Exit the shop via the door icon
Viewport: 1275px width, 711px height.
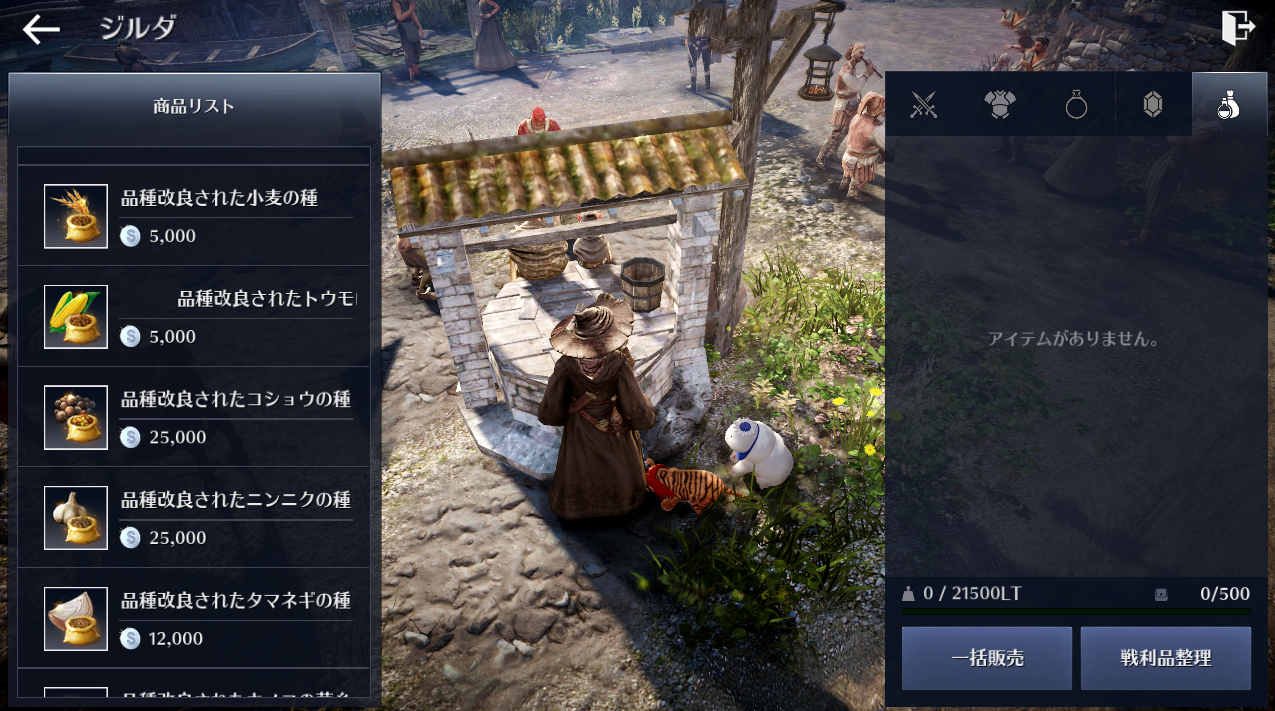1238,28
